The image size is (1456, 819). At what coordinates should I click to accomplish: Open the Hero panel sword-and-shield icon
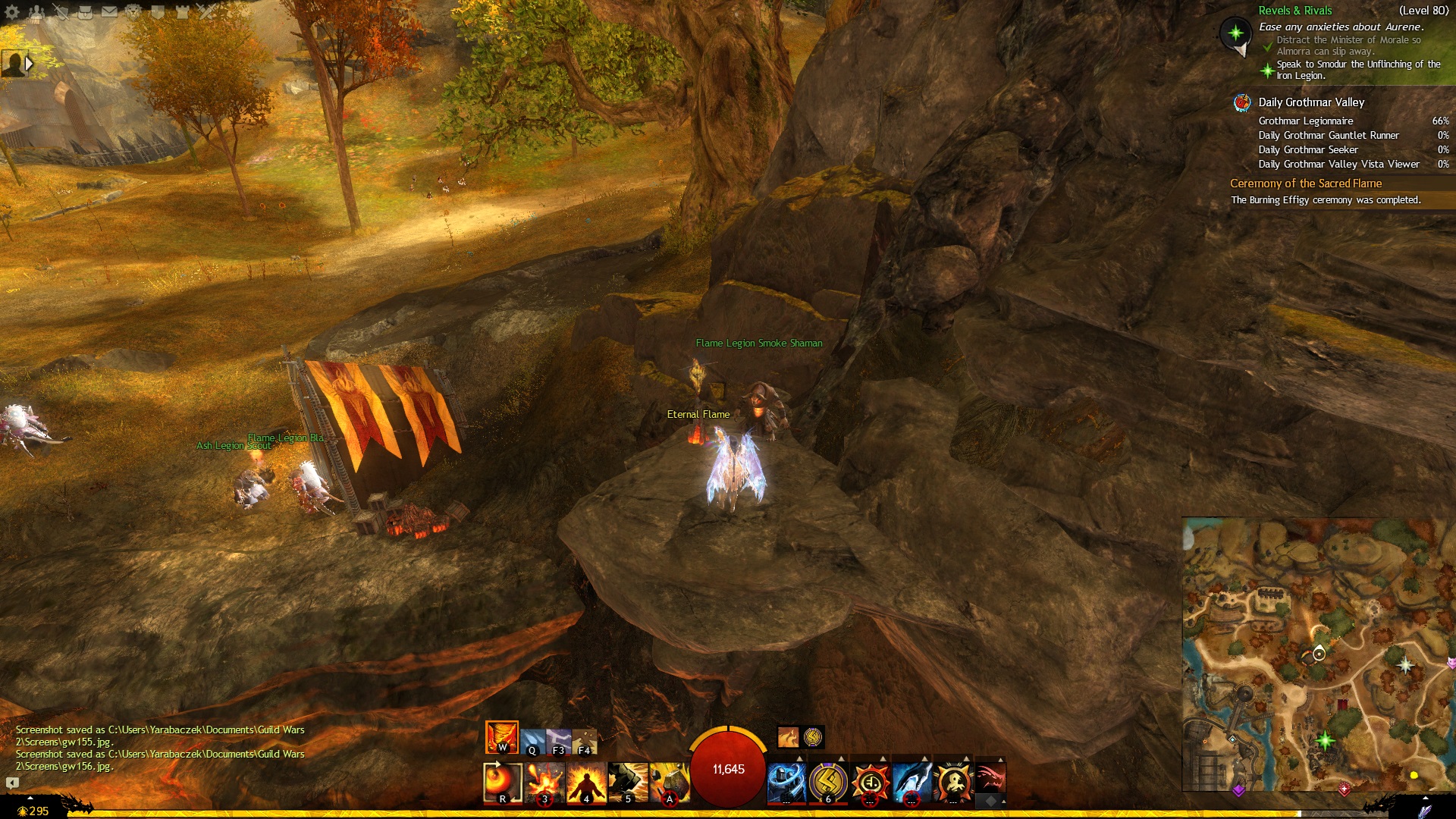pyautogui.click(x=61, y=11)
